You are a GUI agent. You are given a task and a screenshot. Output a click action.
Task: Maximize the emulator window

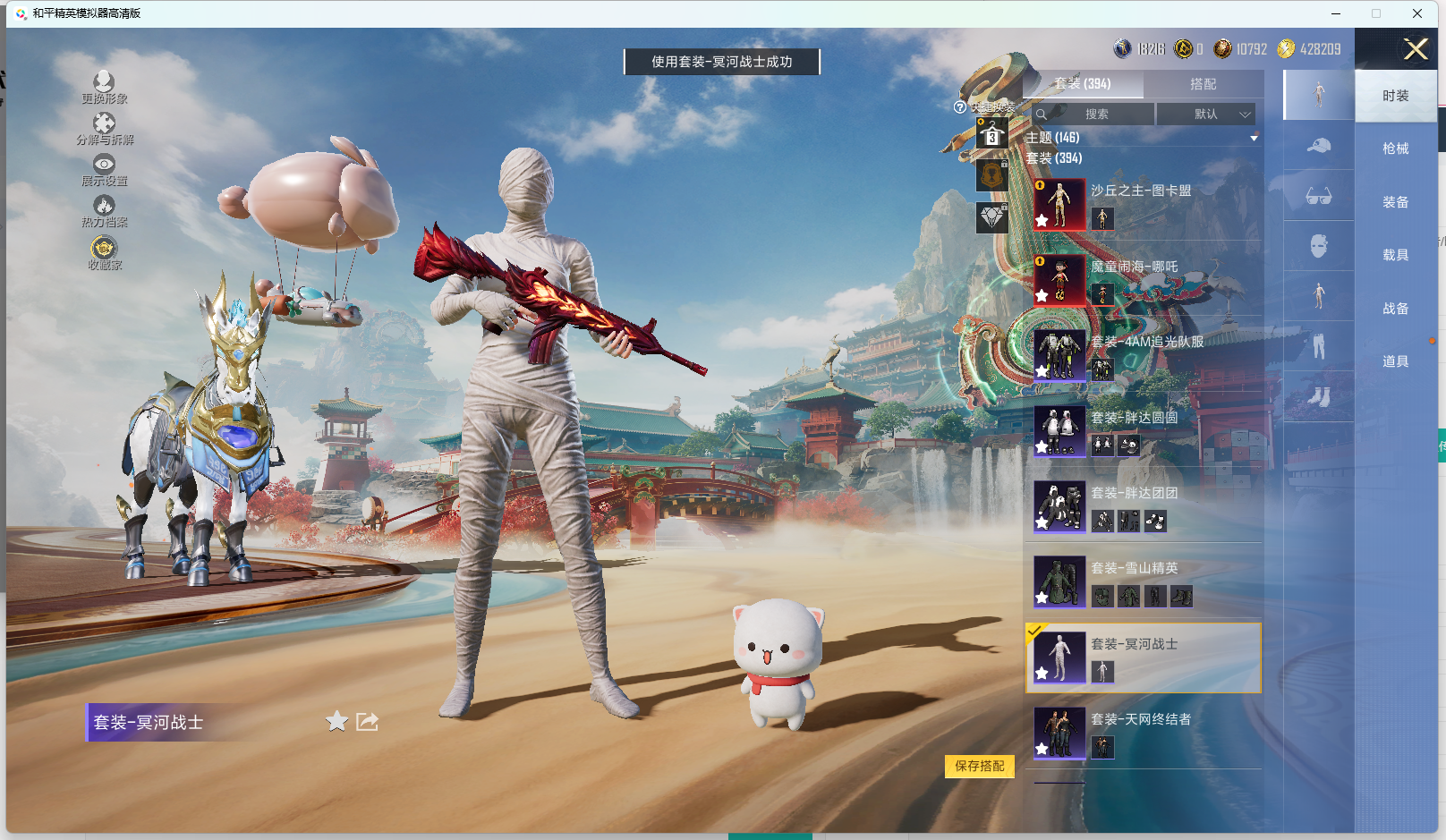coord(1376,13)
